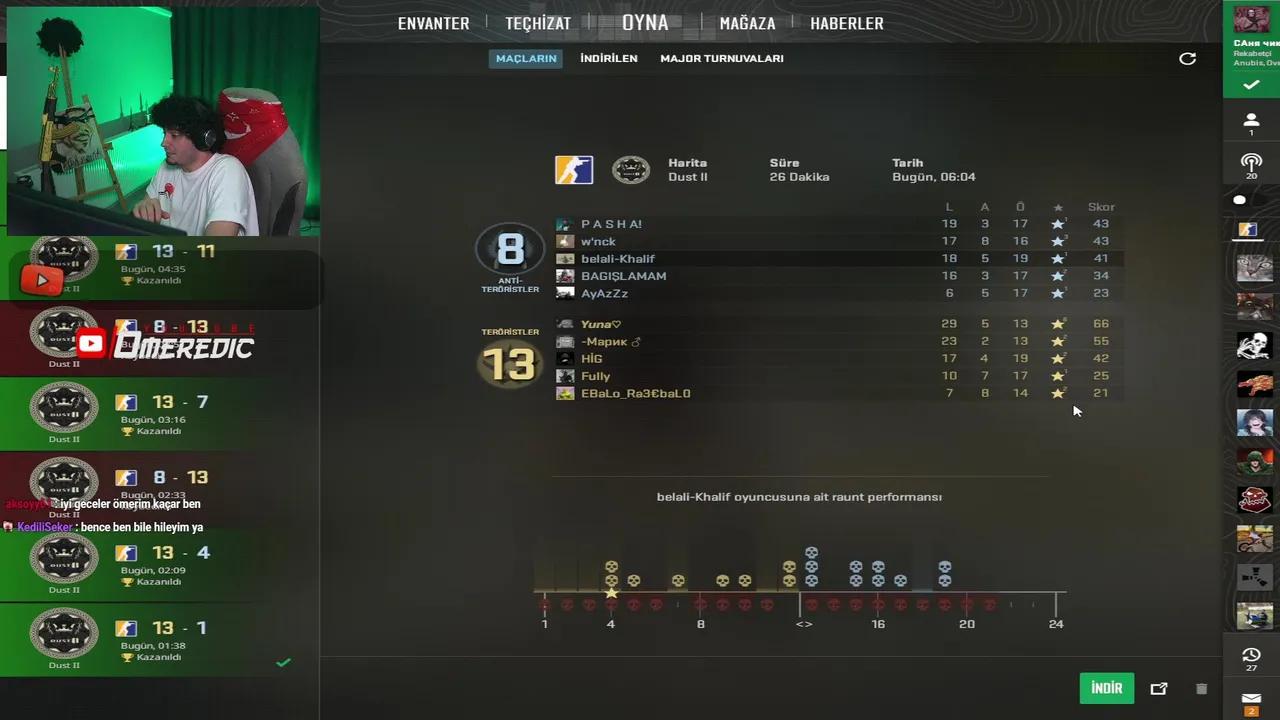Select the blue game-mode icon beside the crown
The width and height of the screenshot is (1280, 720).
(573, 169)
